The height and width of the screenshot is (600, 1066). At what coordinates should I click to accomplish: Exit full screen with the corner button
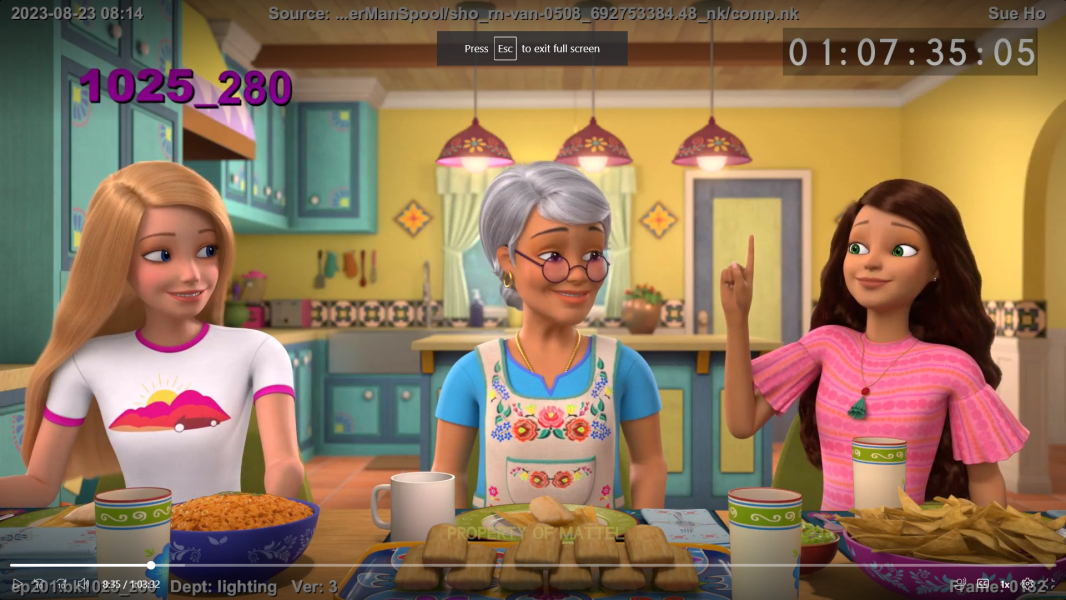[1051, 584]
